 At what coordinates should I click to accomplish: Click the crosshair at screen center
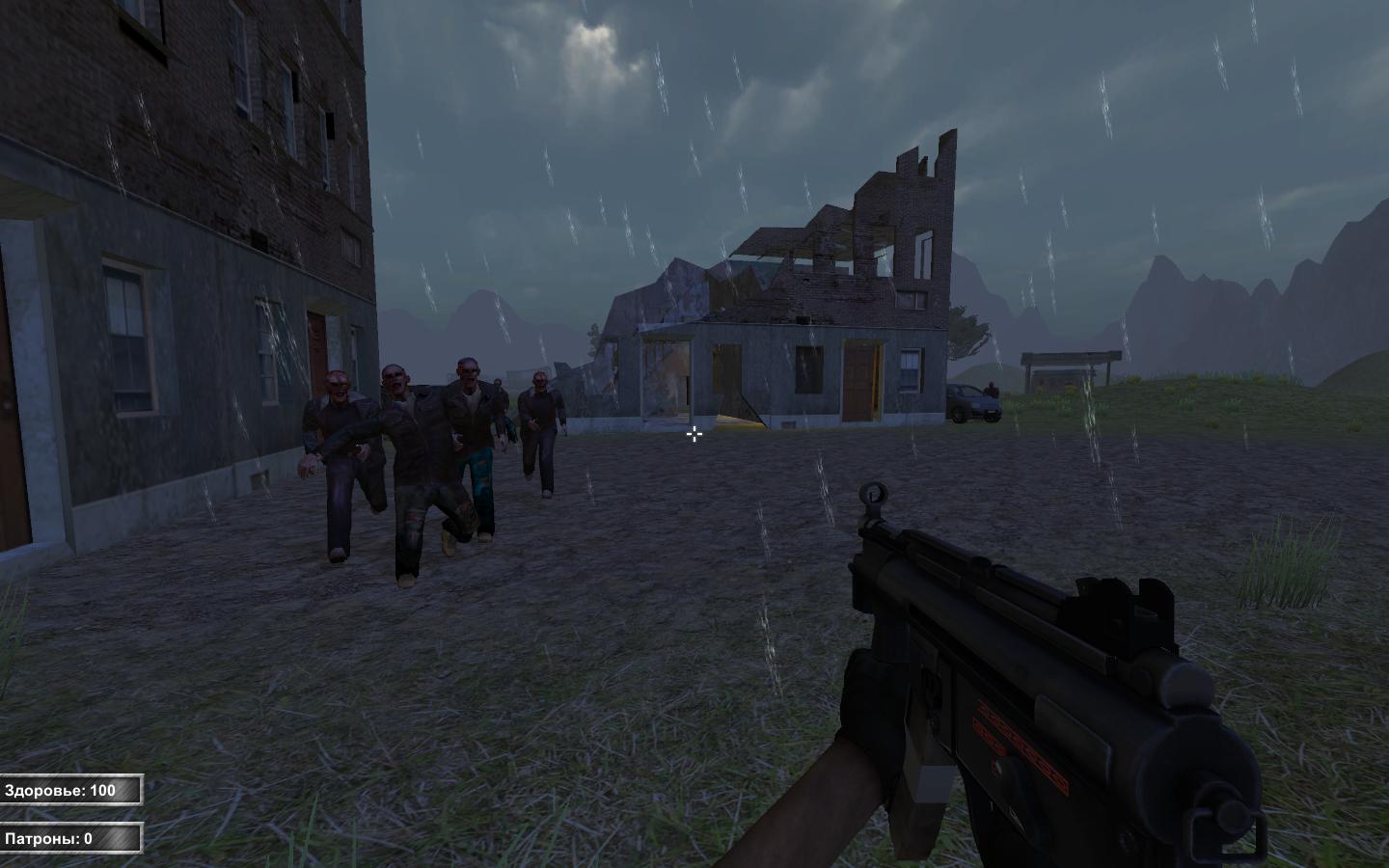coord(693,435)
